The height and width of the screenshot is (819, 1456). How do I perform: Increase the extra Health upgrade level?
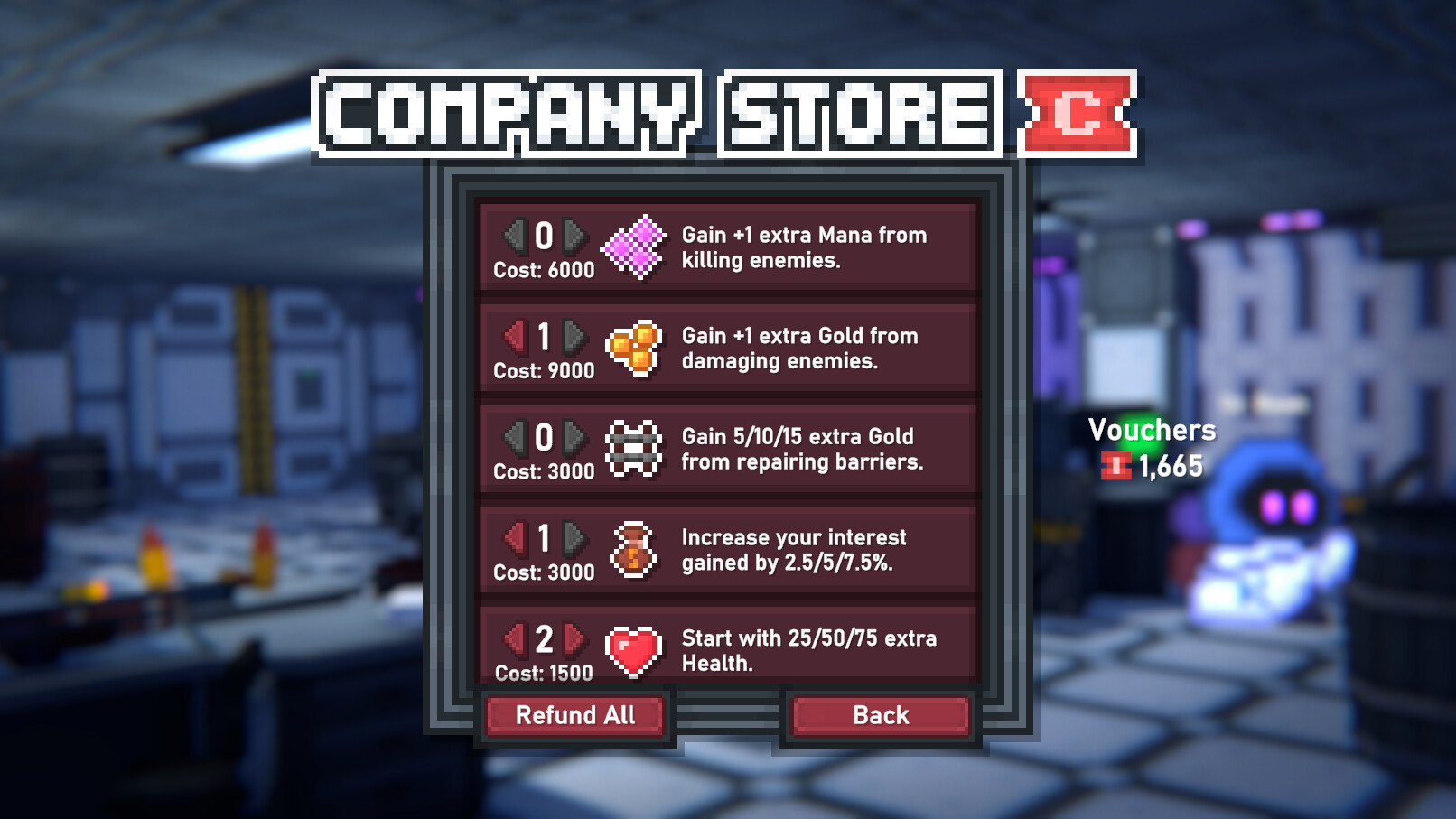pos(573,638)
